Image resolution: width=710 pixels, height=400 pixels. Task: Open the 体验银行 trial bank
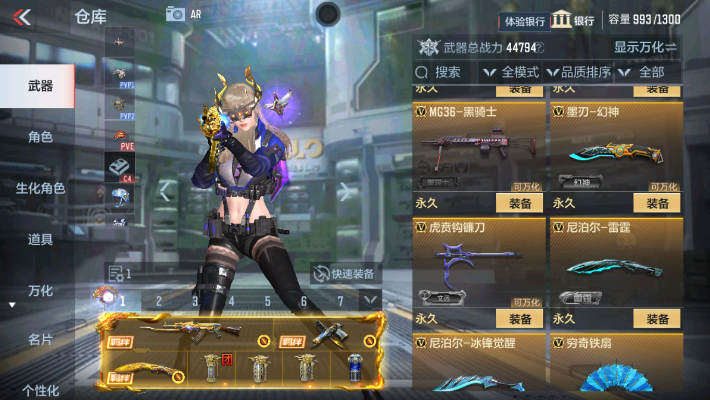click(x=524, y=20)
